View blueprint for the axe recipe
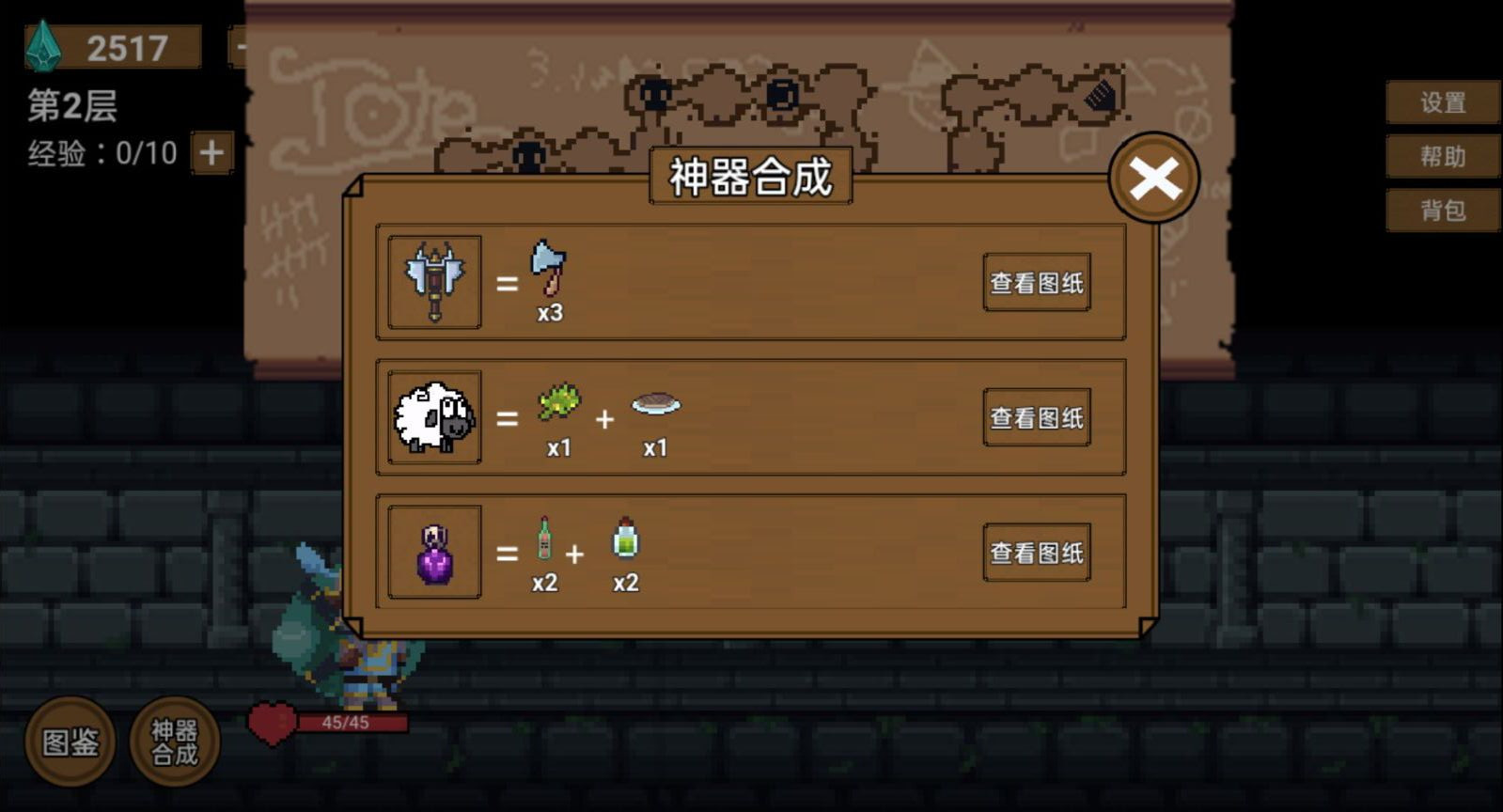Image resolution: width=1503 pixels, height=812 pixels. coord(1035,282)
